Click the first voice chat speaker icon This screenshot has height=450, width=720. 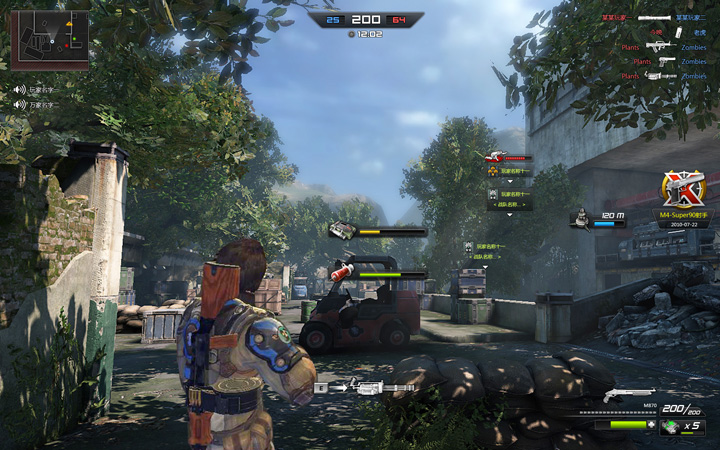tap(18, 89)
